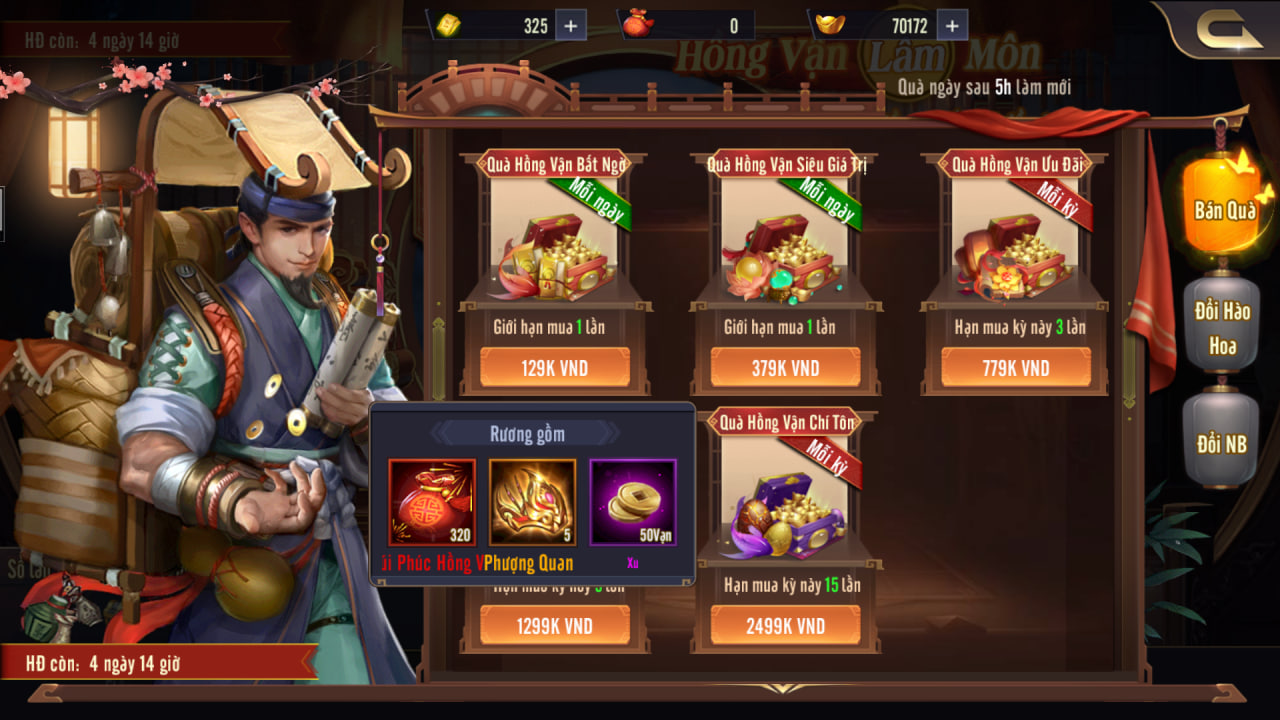
Task: Buy the 2499K VND gift pack
Action: click(785, 626)
